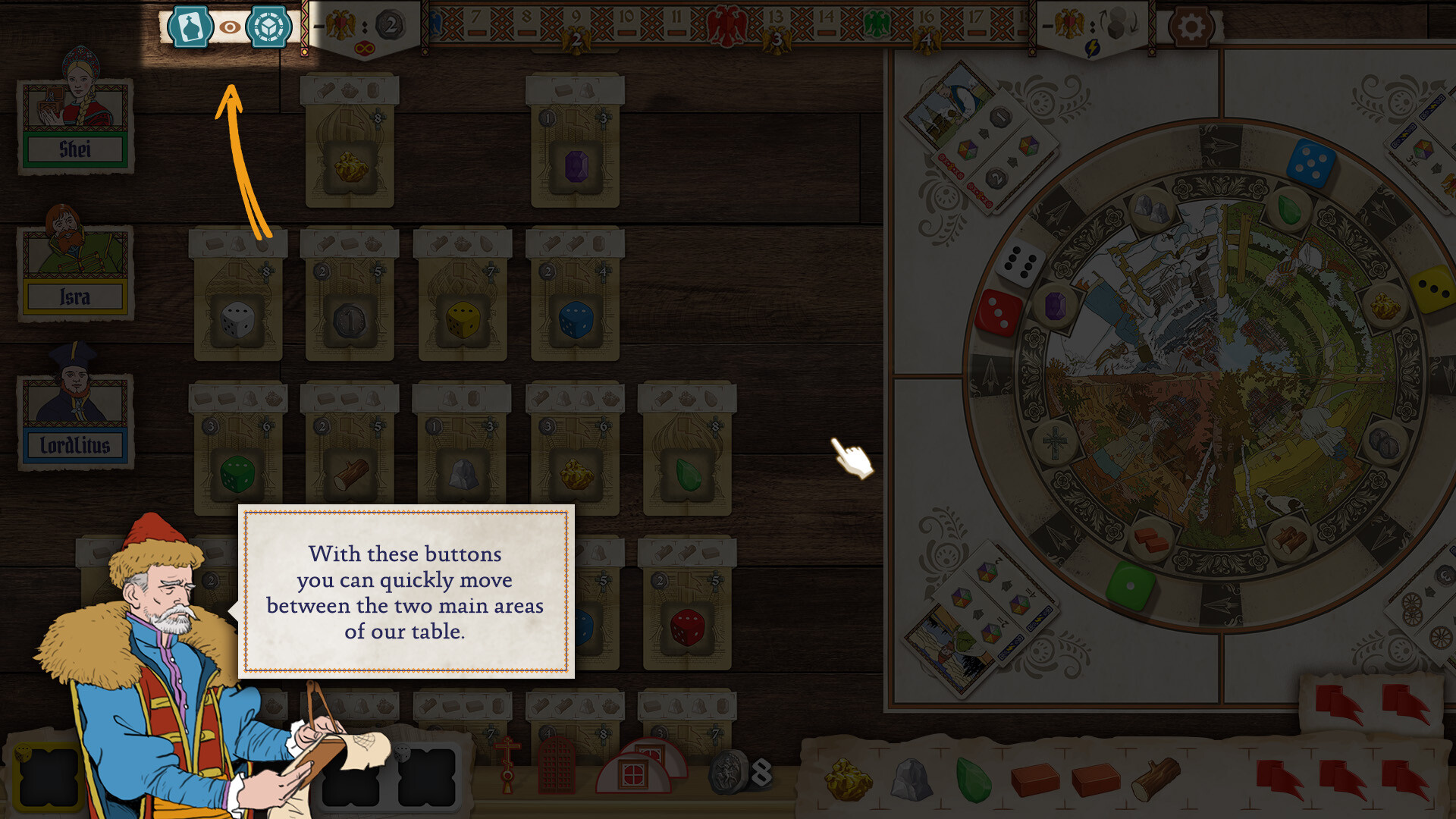Screen dimensions: 1456x819
Task: Dismiss the tutorial message box
Action: [x=407, y=591]
